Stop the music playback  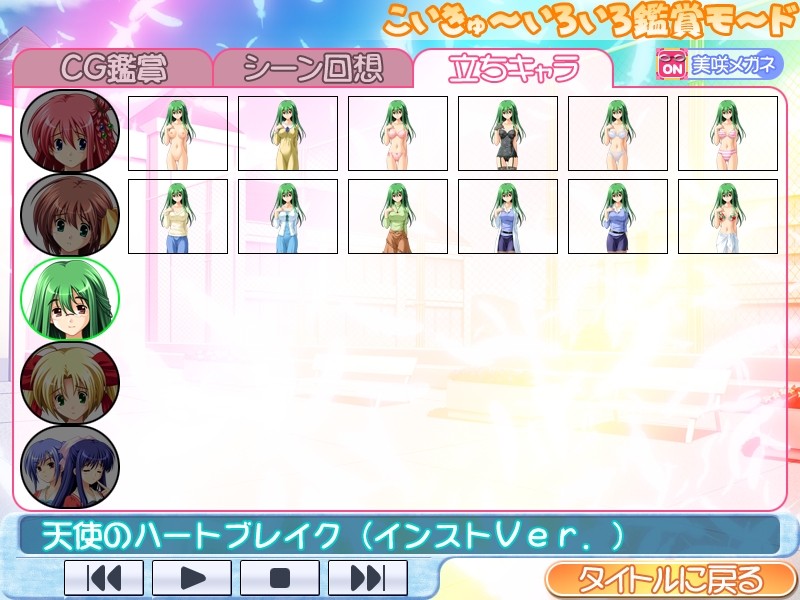280,578
